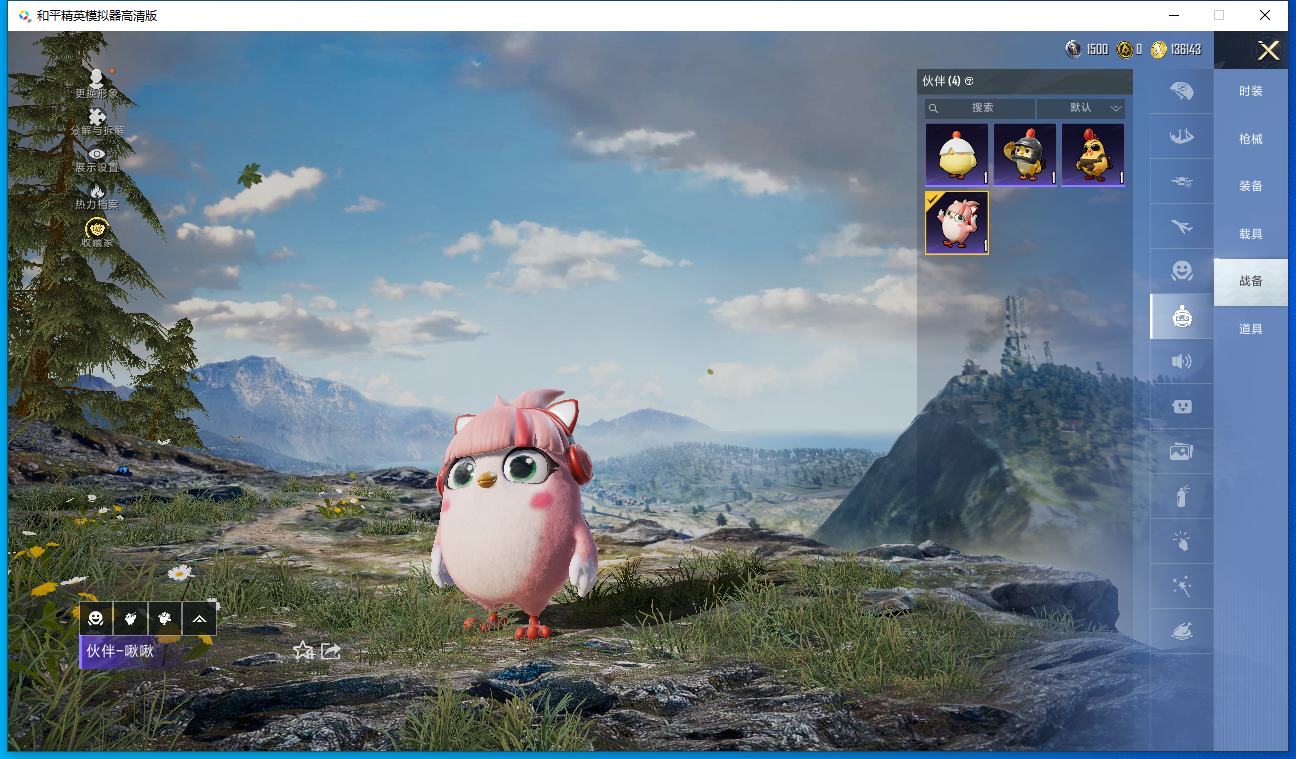Select the 装备 tab
The image size is (1296, 759).
pos(1250,186)
